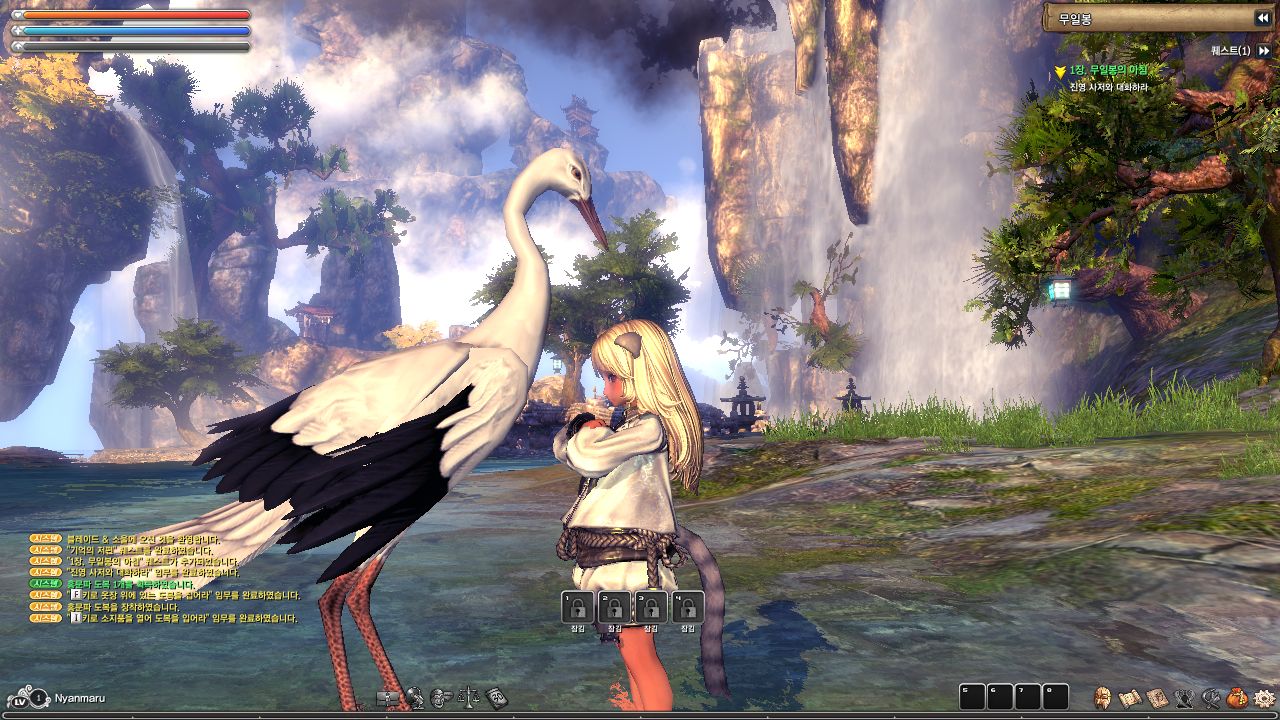Select the quest 1장. 무일봉의 아침
This screenshot has width=1280, height=720.
pos(1107,71)
